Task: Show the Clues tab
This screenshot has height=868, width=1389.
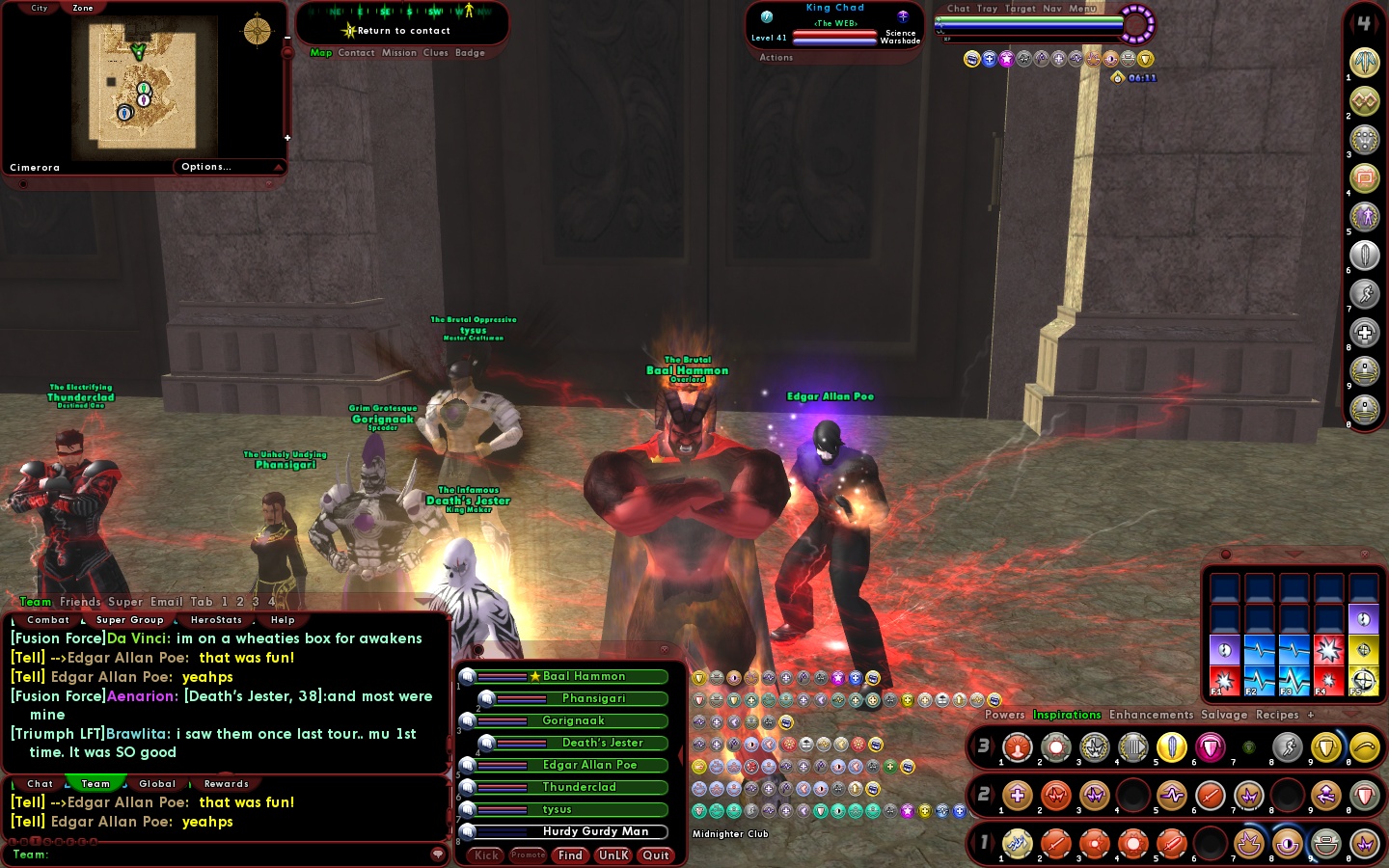Action: [x=436, y=53]
